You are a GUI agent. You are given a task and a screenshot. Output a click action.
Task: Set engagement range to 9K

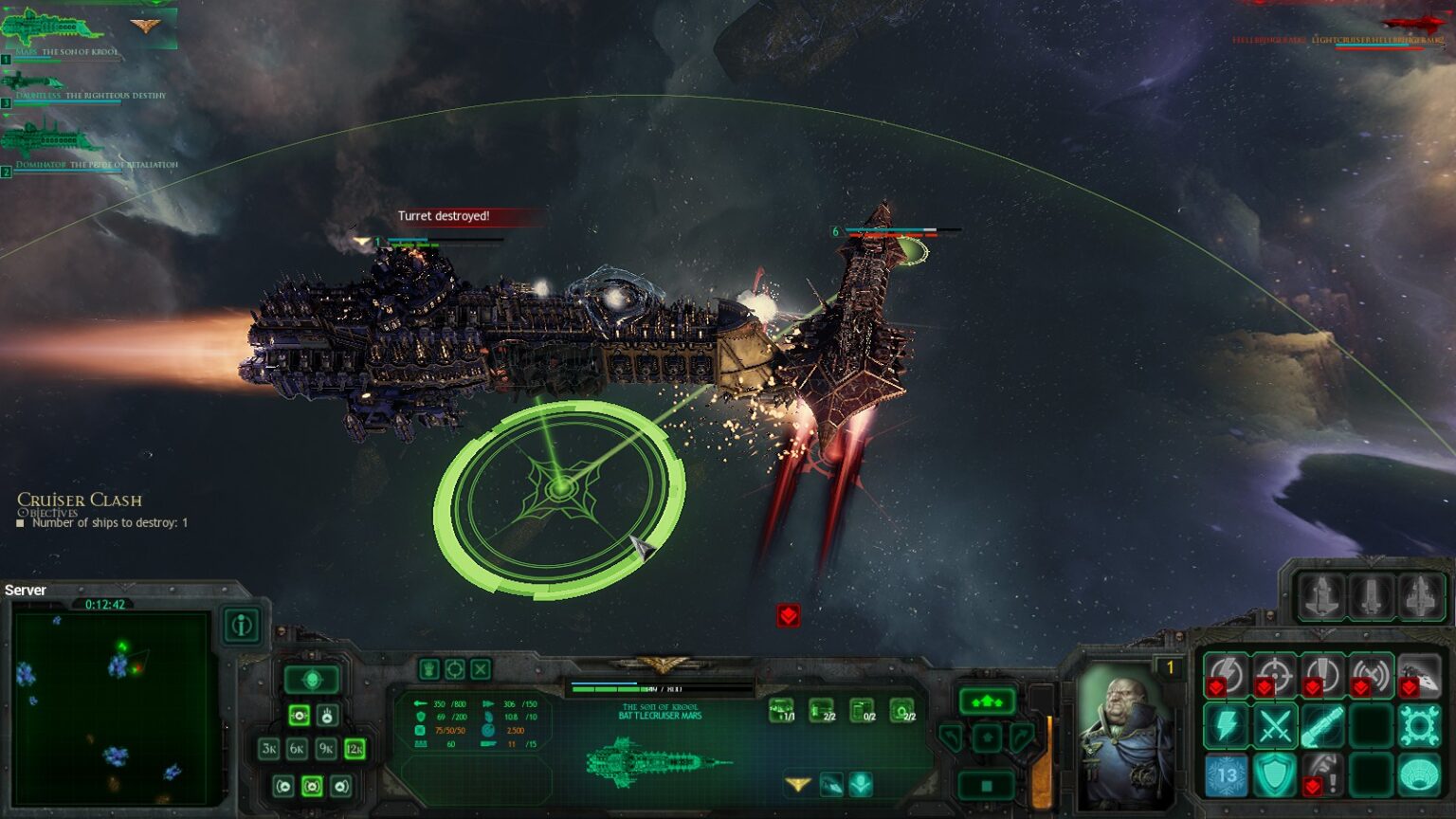[x=326, y=749]
